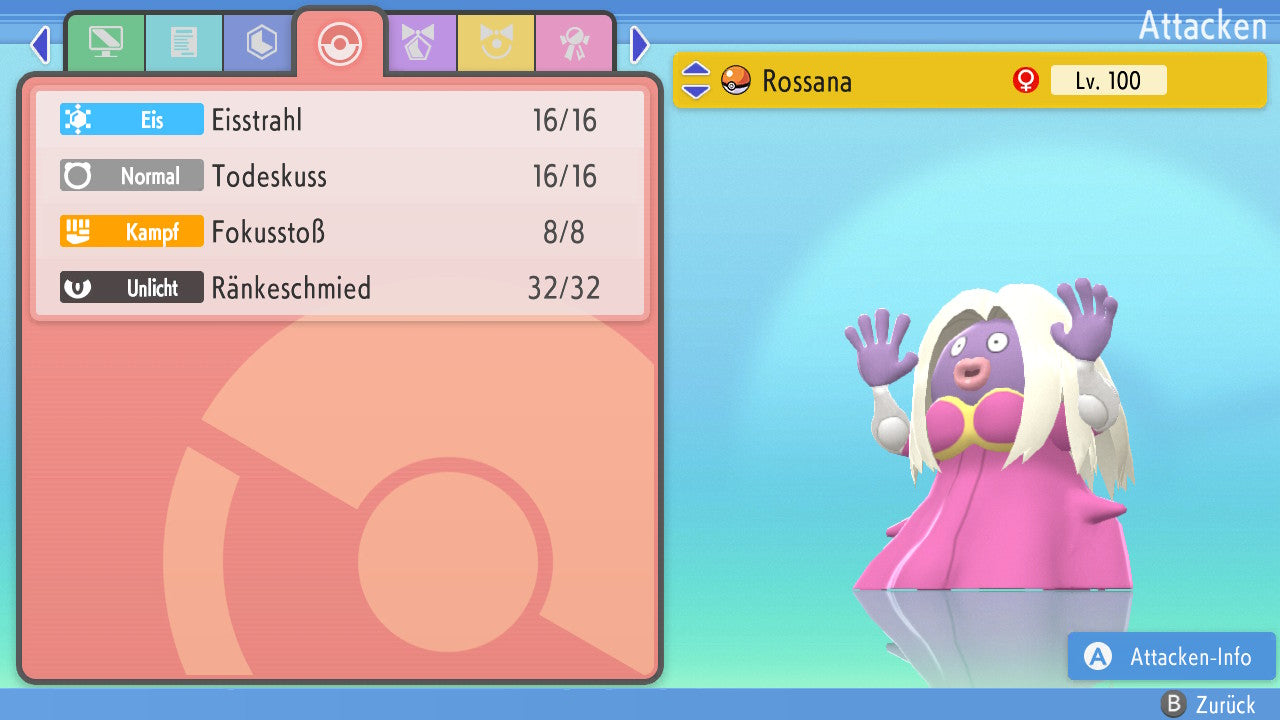
Task: Click the right blue tab arrow
Action: click(x=640, y=44)
